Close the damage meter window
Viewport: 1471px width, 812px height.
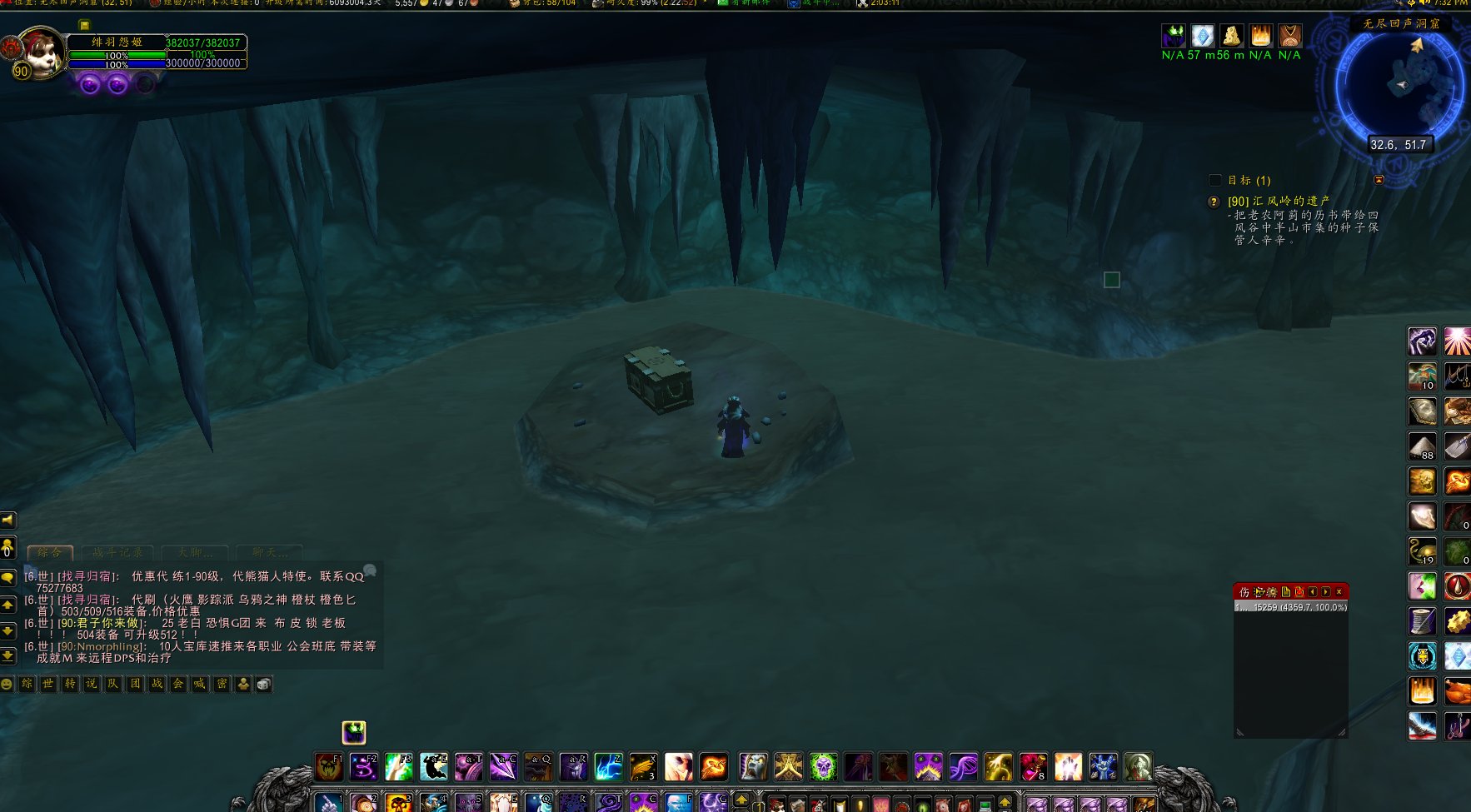tap(1339, 591)
